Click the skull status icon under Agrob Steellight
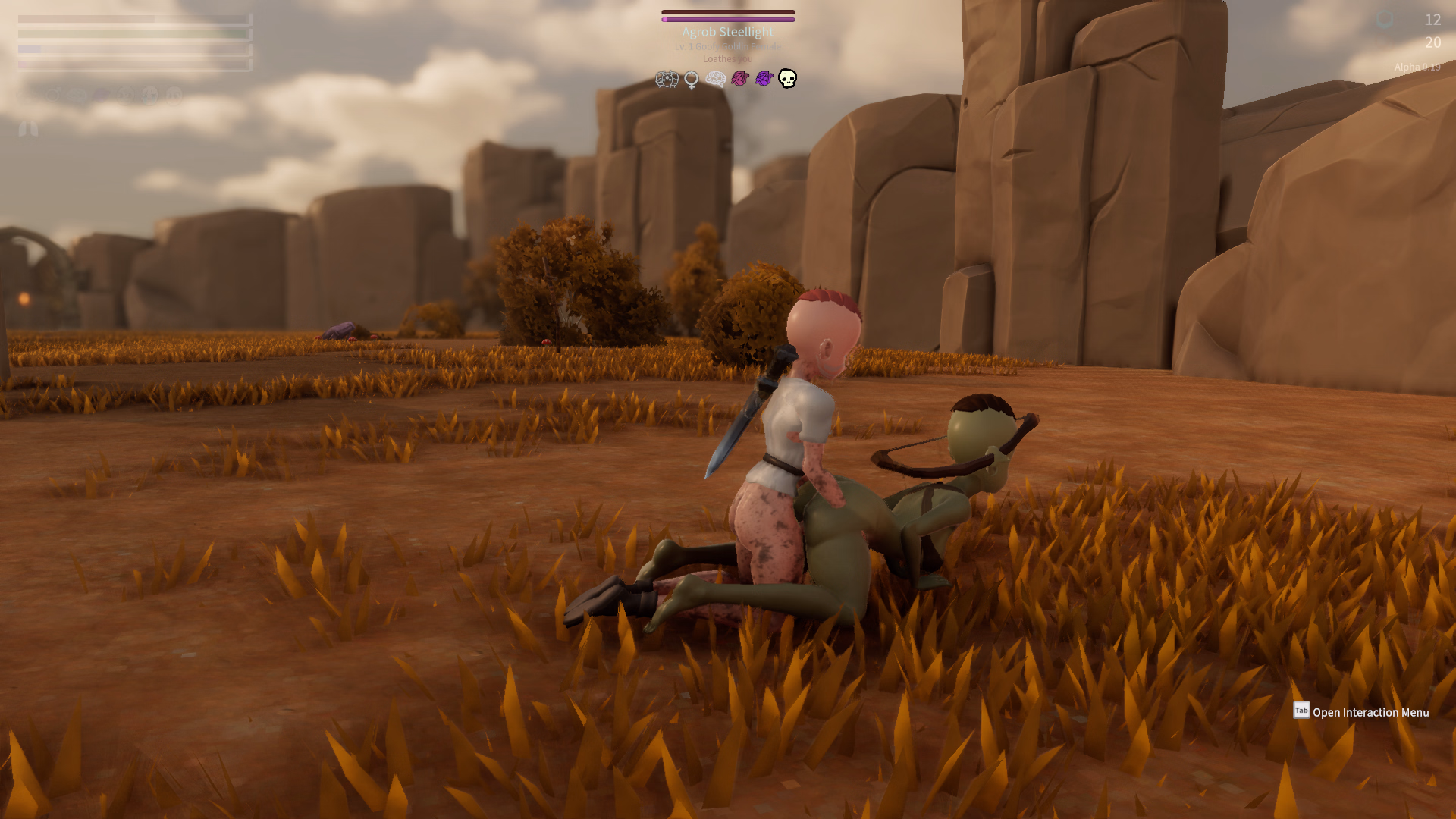1456x819 pixels. pyautogui.click(x=788, y=79)
